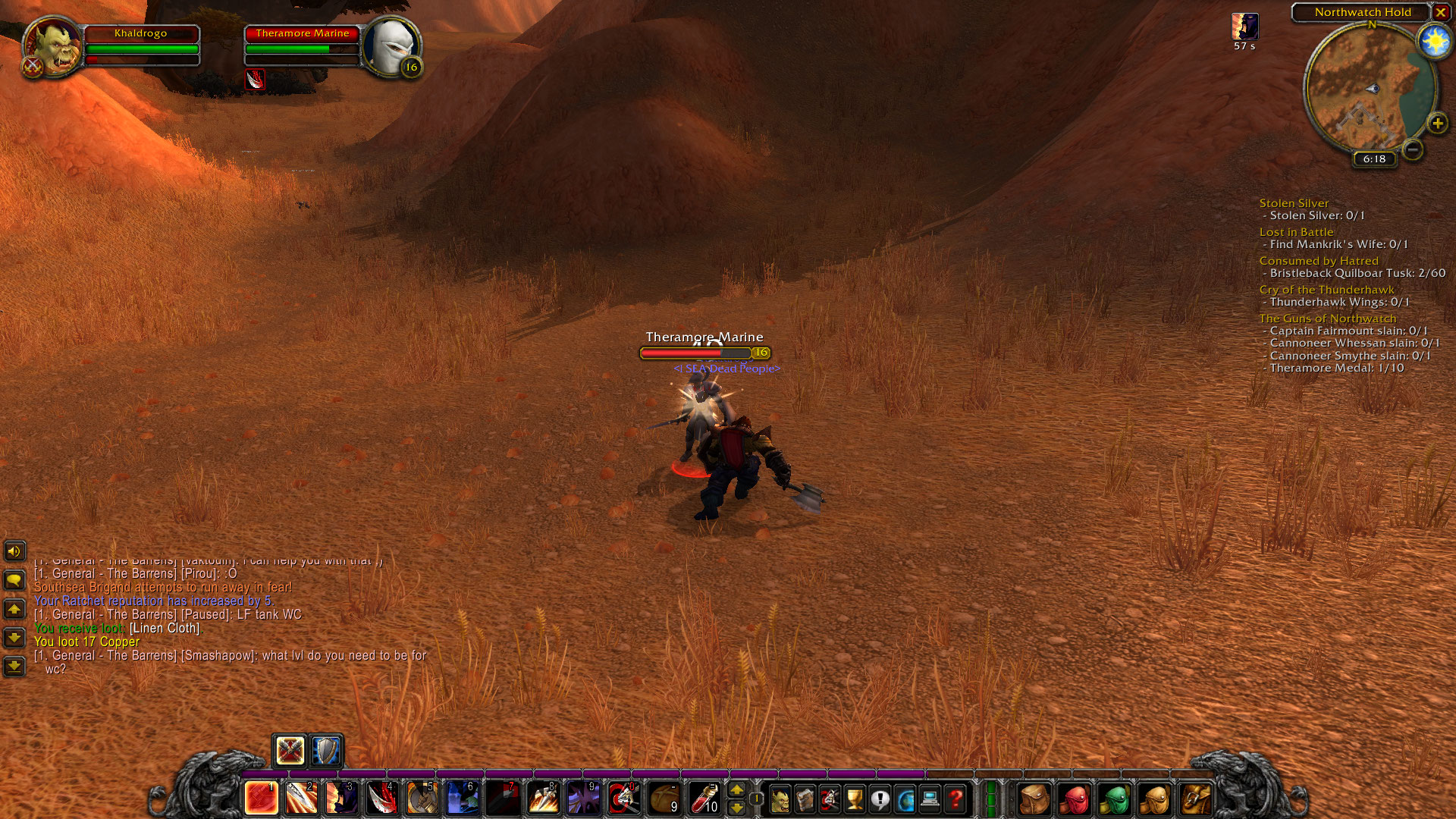Zoom in the minimap with the plus control
The image size is (1456, 819).
click(1438, 124)
